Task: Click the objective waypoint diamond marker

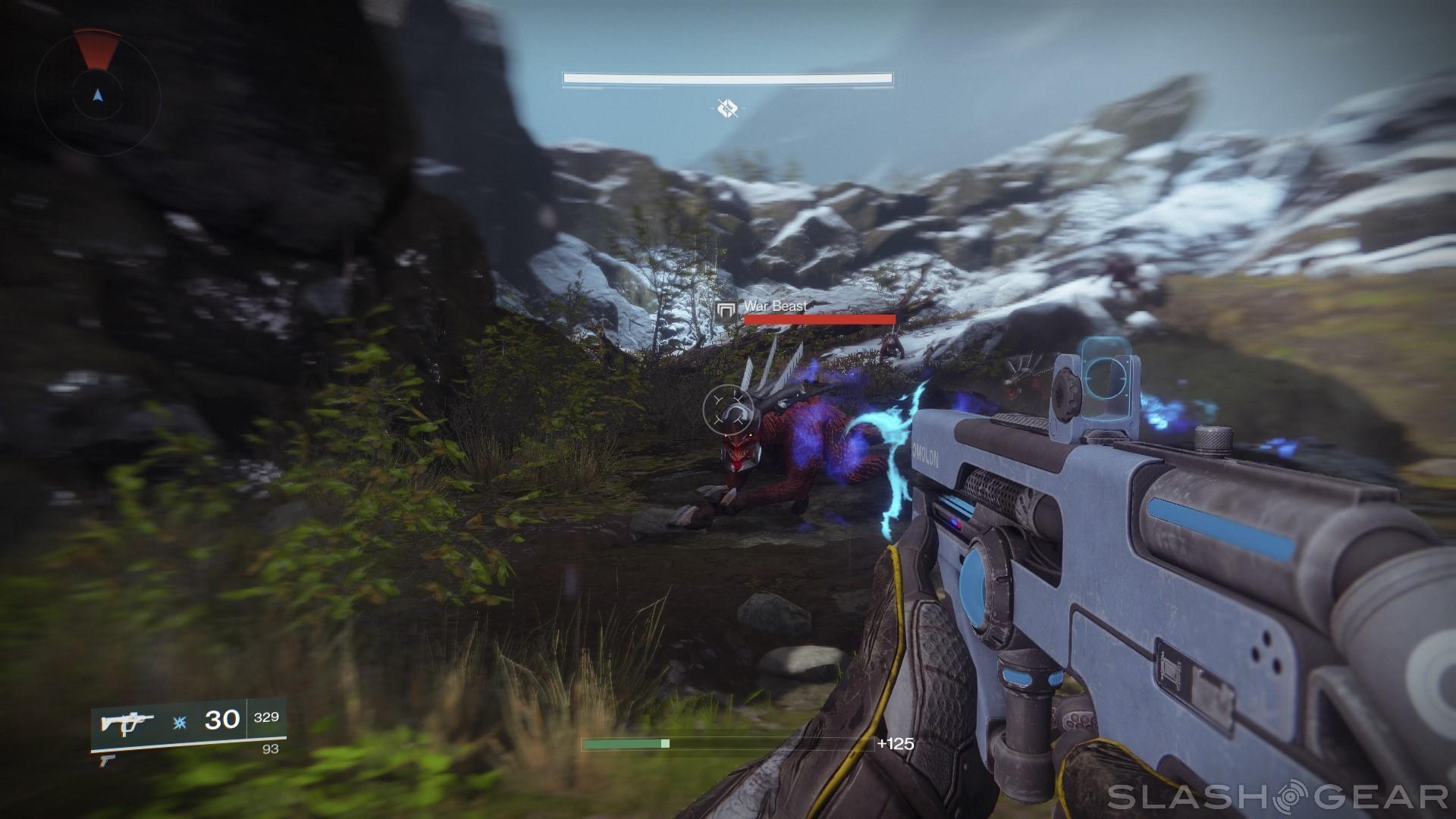Action: 728,108
